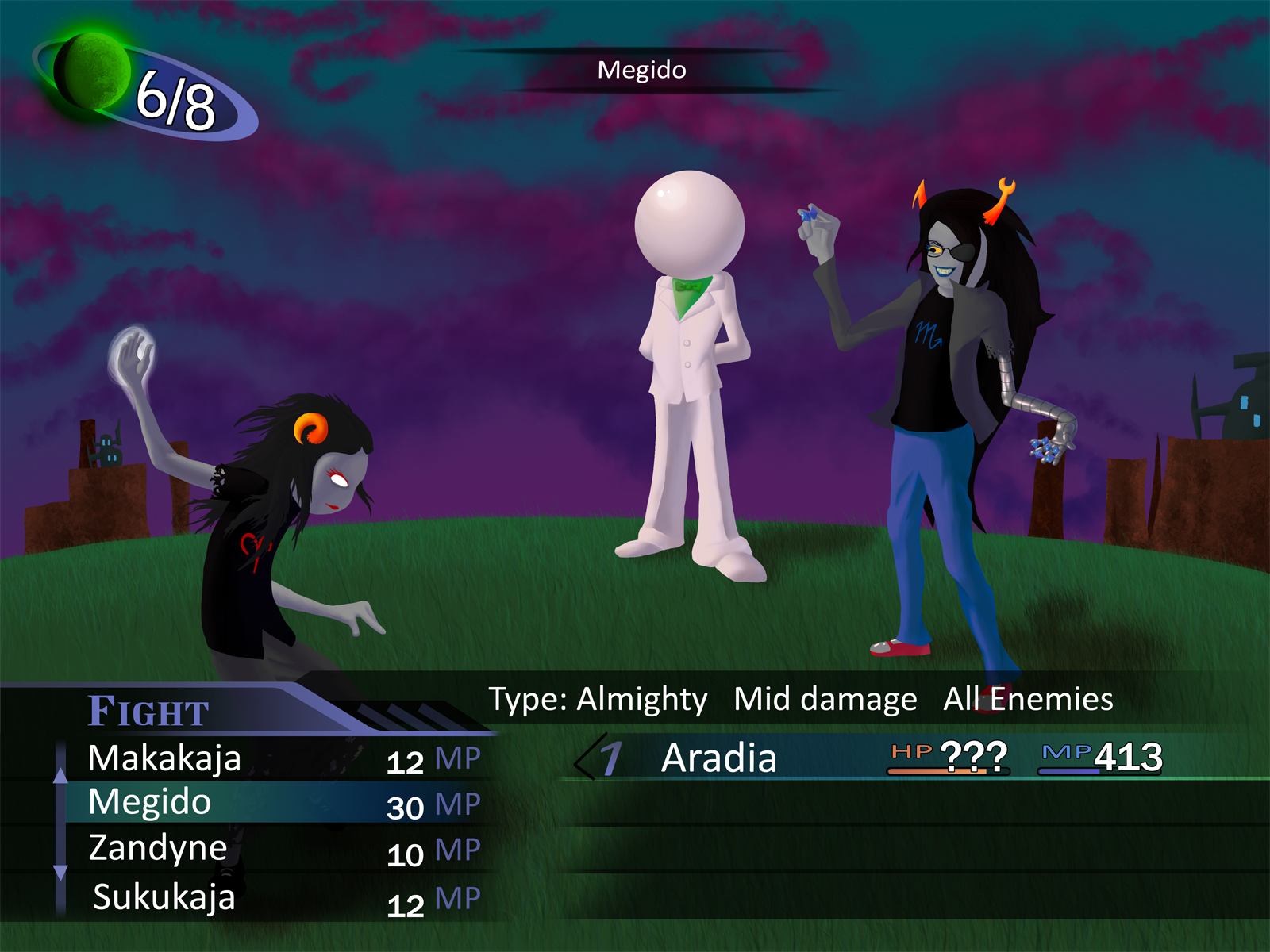Click the green moon phase icon
The image size is (1270, 952).
pyautogui.click(x=92, y=71)
